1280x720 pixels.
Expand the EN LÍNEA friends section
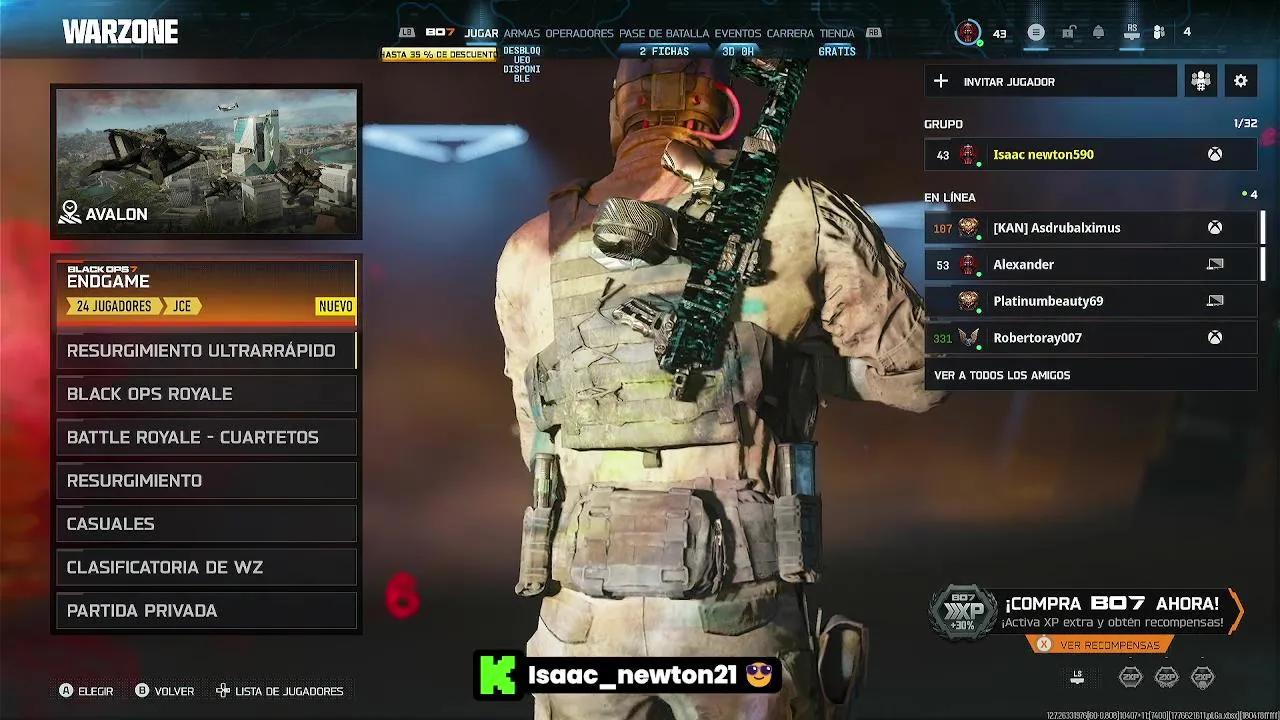tap(951, 197)
